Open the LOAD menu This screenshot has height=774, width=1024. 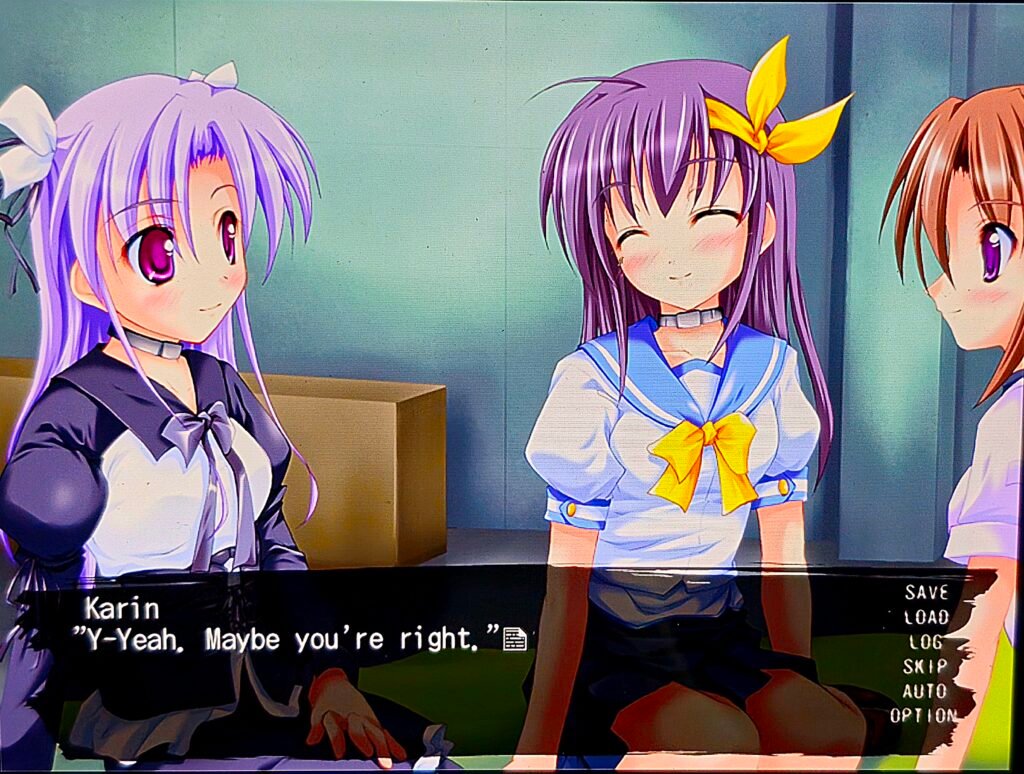pos(925,617)
